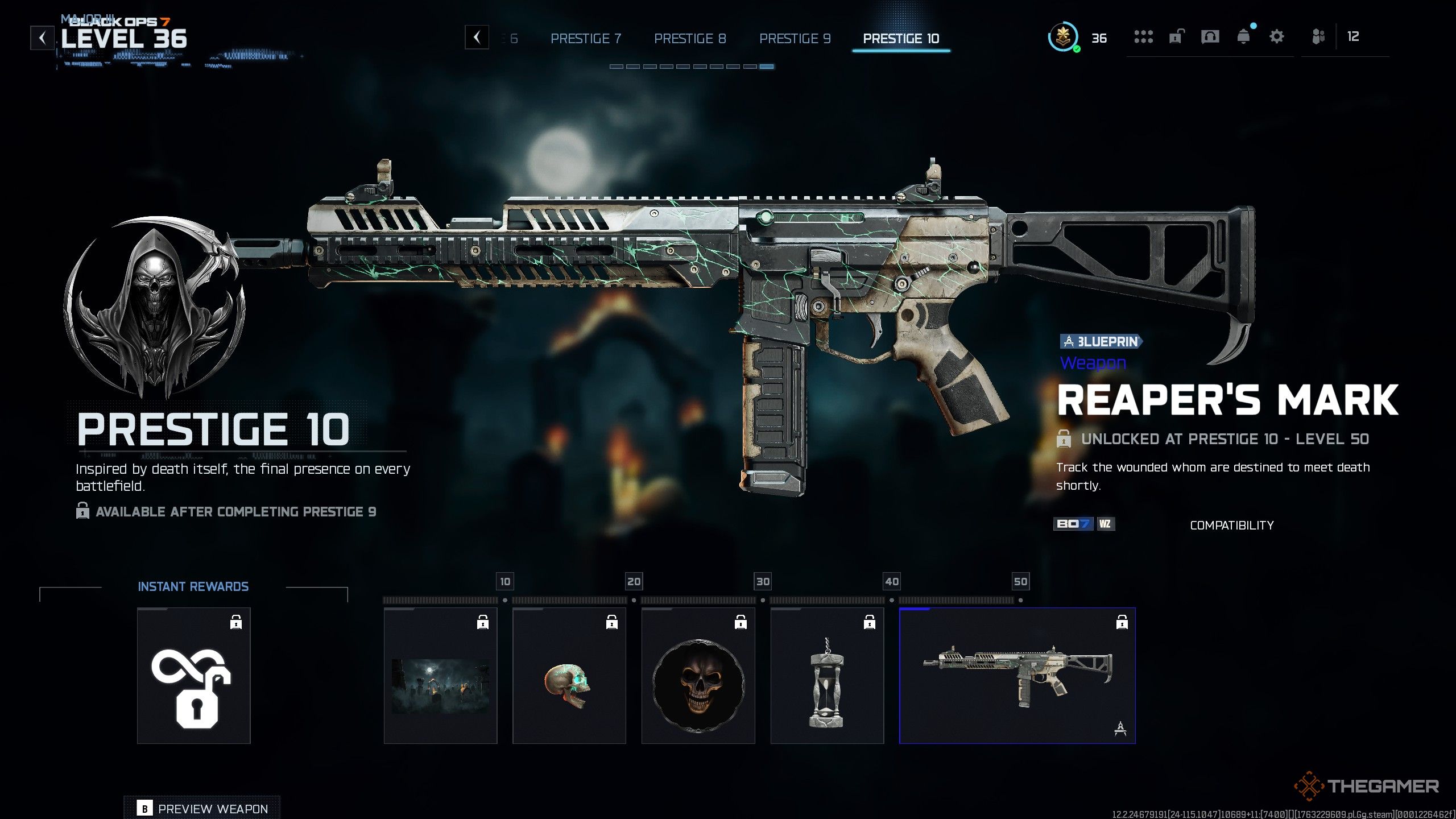Open the camera icon in top bar
This screenshot has height=819, width=1456.
click(x=1210, y=37)
